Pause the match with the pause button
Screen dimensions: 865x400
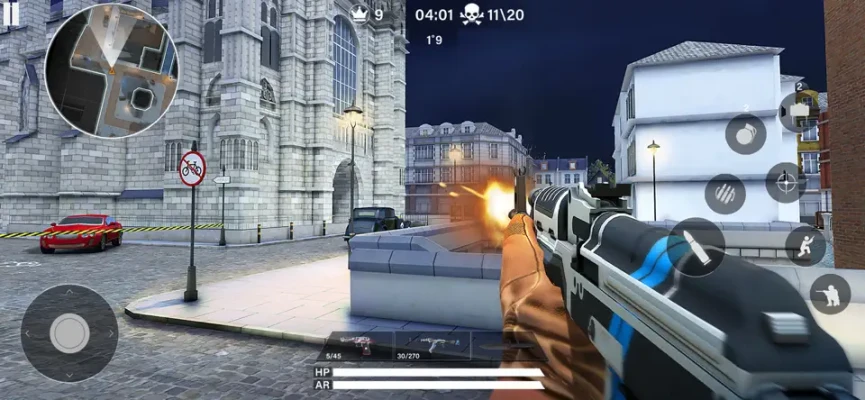coord(11,13)
